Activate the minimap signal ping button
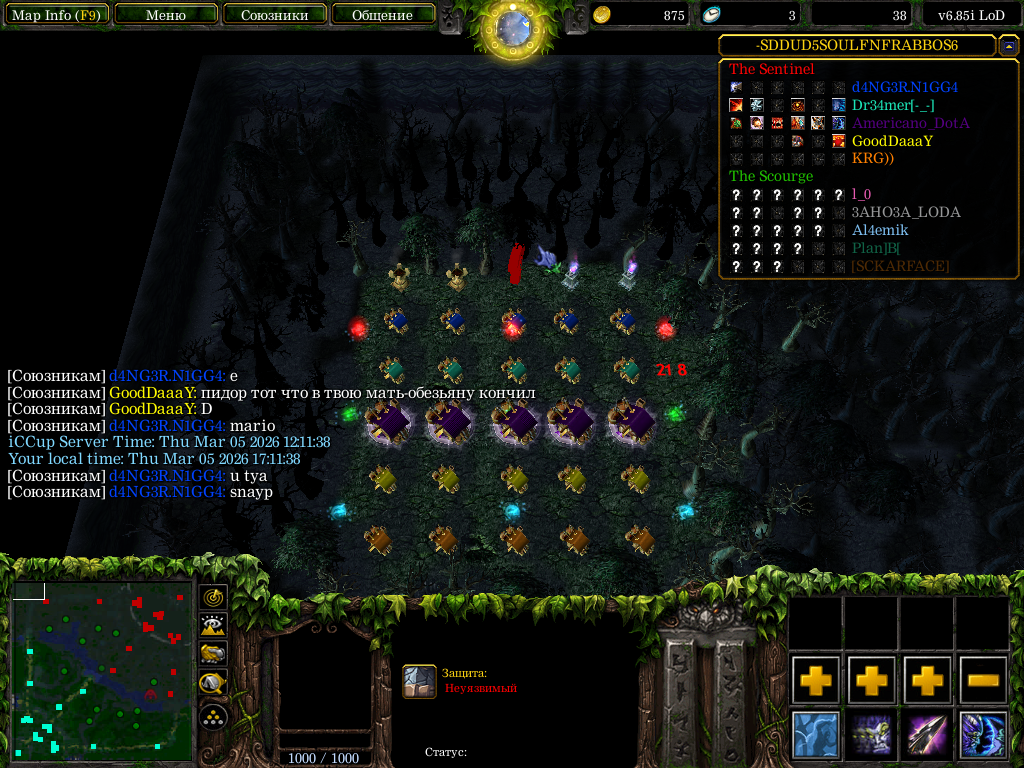This screenshot has height=768, width=1024. 214,597
